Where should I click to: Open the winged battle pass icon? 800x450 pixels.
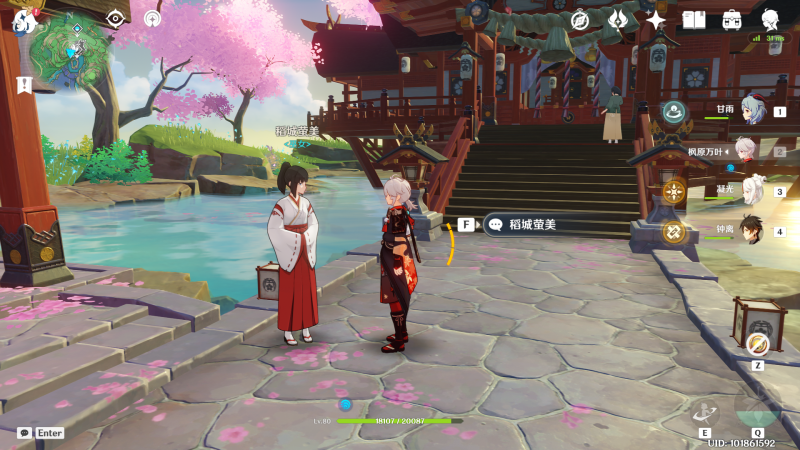pos(617,19)
